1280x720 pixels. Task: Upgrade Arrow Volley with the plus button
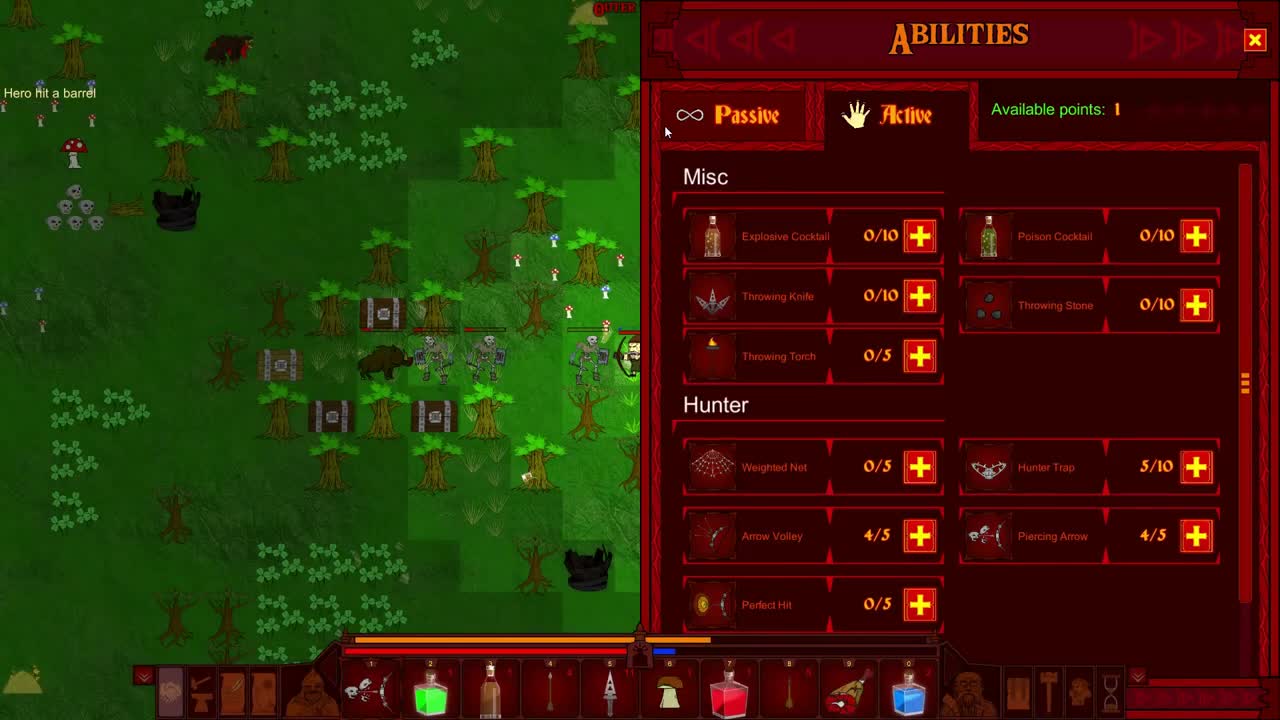tap(921, 536)
